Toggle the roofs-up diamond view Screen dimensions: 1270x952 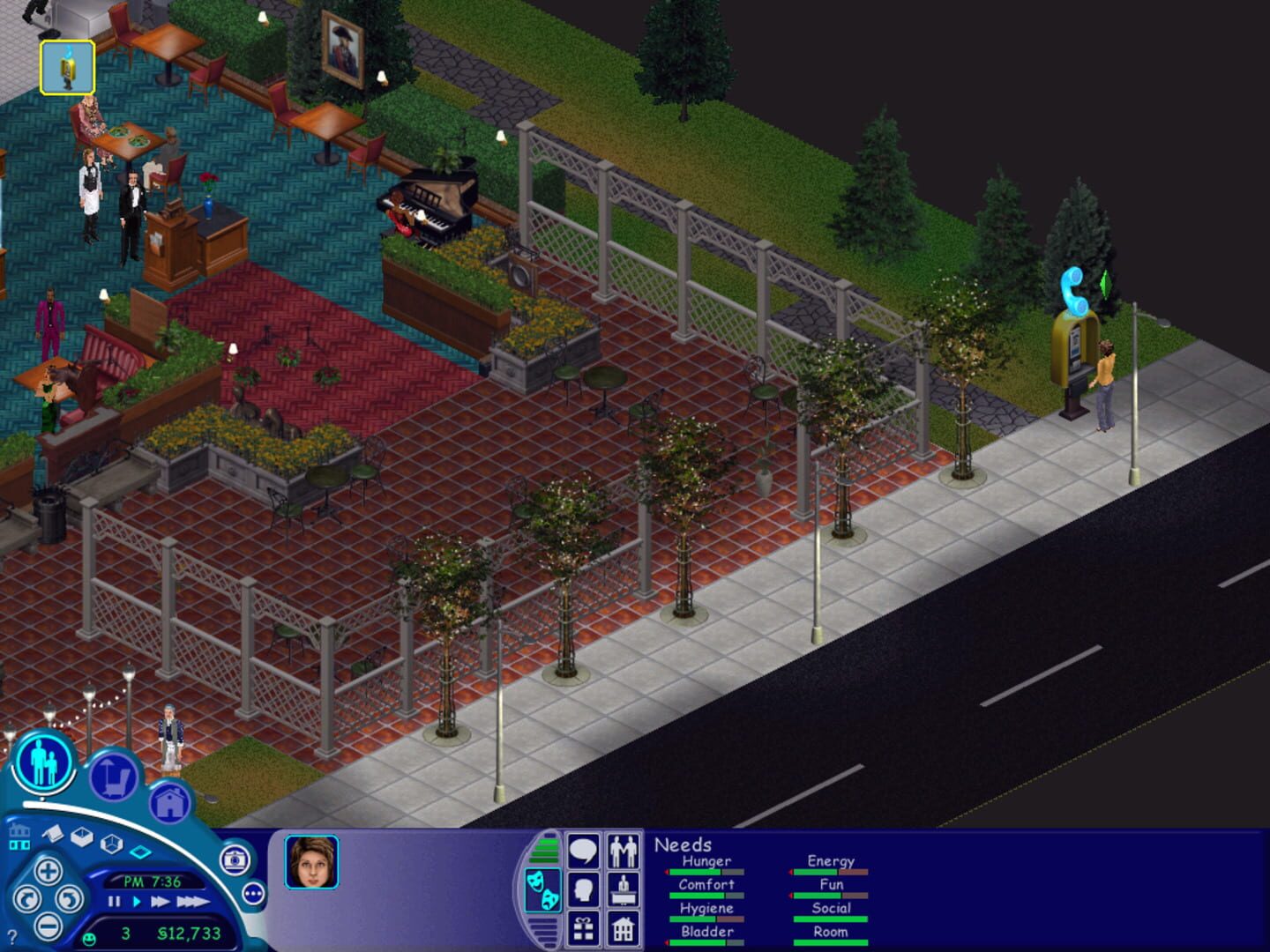pyautogui.click(x=140, y=851)
